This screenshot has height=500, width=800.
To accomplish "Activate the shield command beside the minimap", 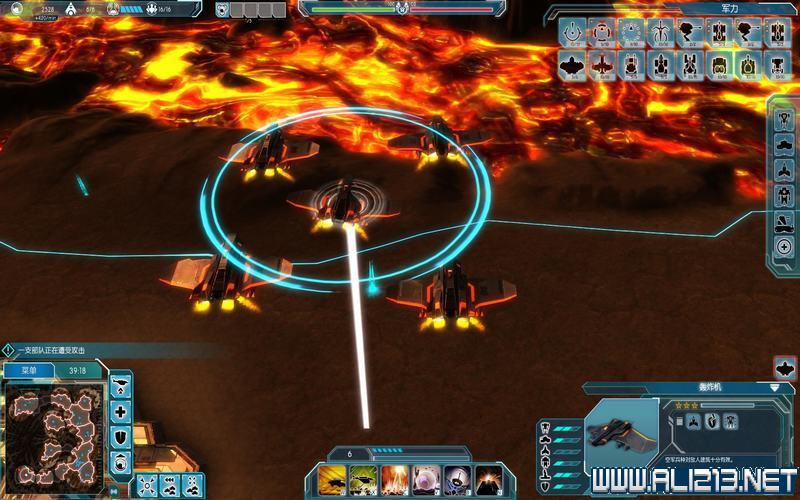I will (x=121, y=437).
